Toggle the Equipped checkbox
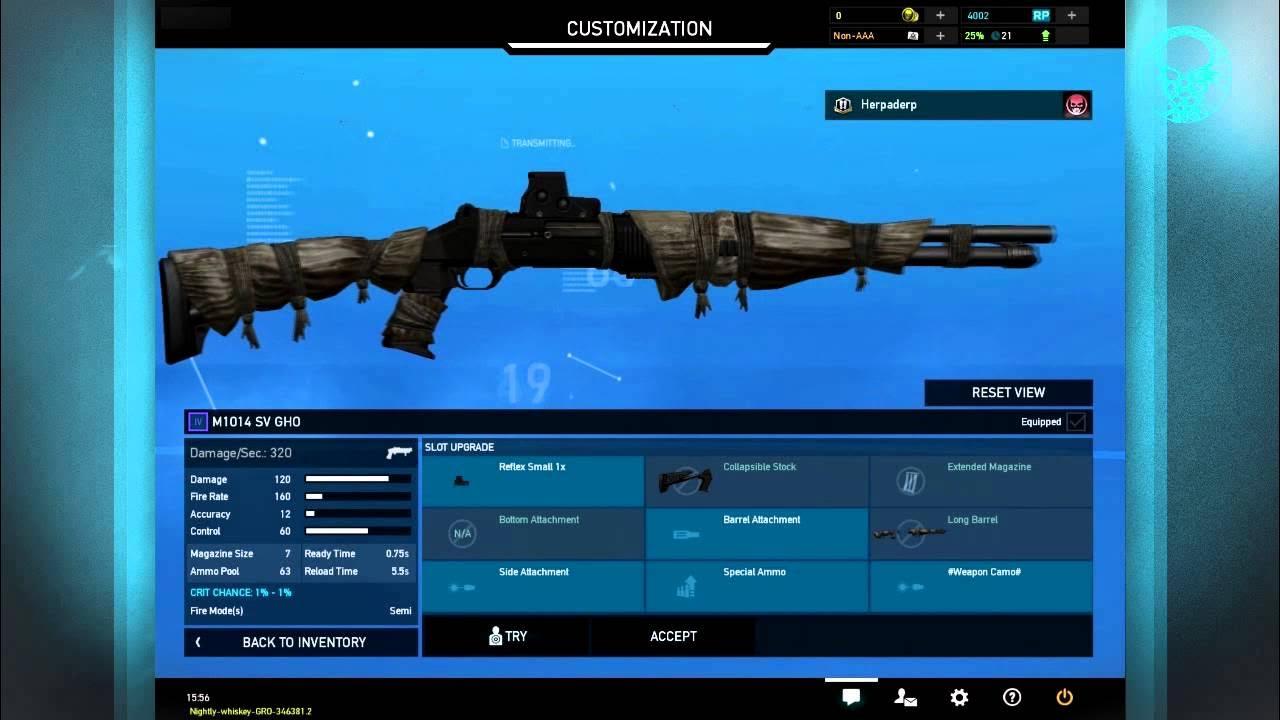1280x720 pixels. pyautogui.click(x=1074, y=422)
